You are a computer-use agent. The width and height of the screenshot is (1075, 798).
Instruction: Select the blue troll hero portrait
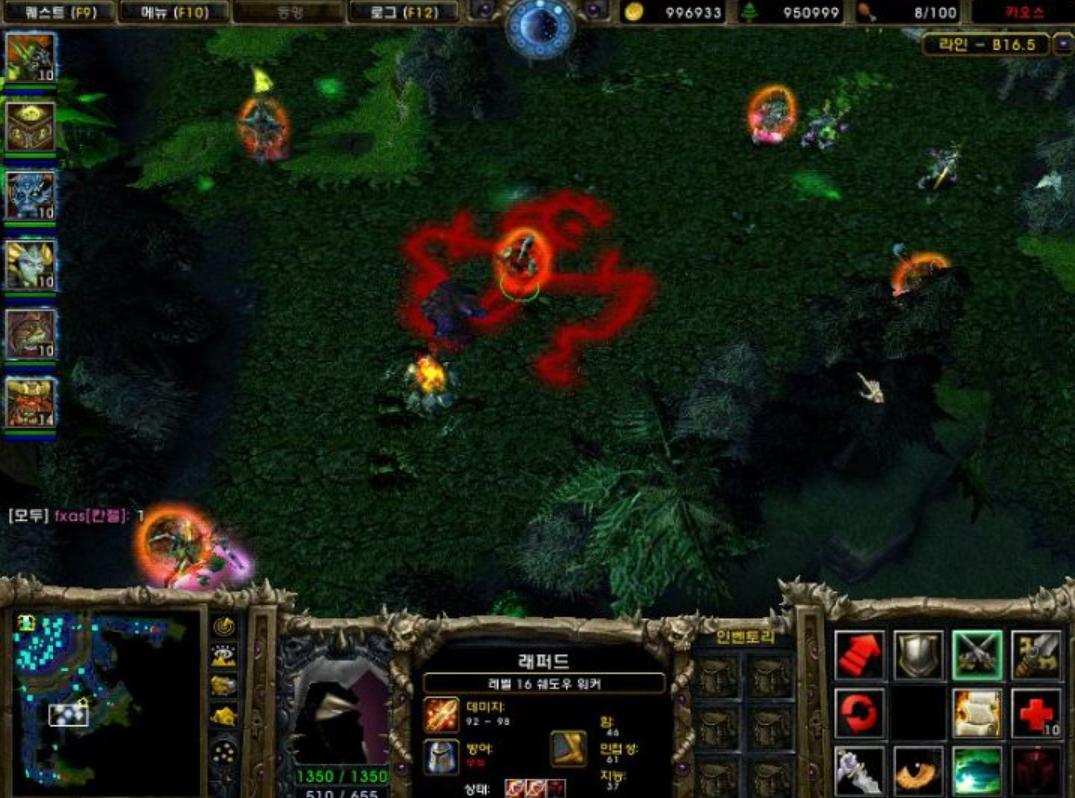(30, 195)
